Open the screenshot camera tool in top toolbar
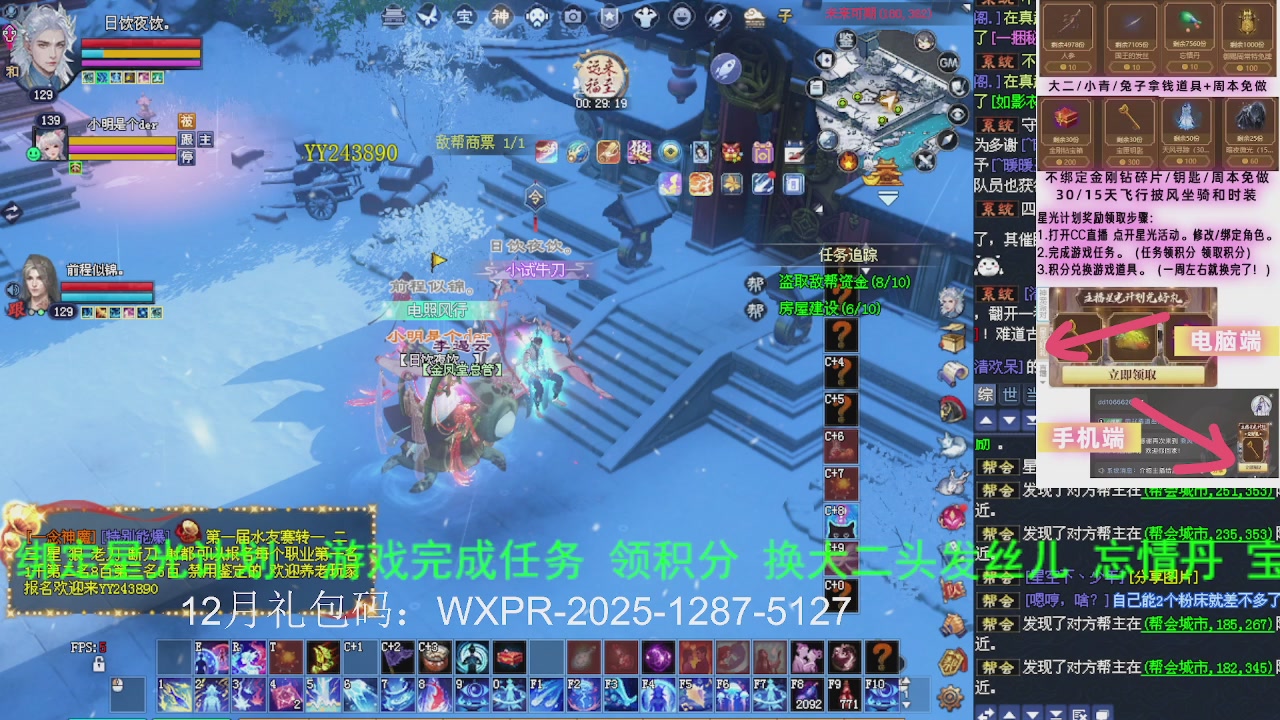The image size is (1280, 720). [572, 16]
